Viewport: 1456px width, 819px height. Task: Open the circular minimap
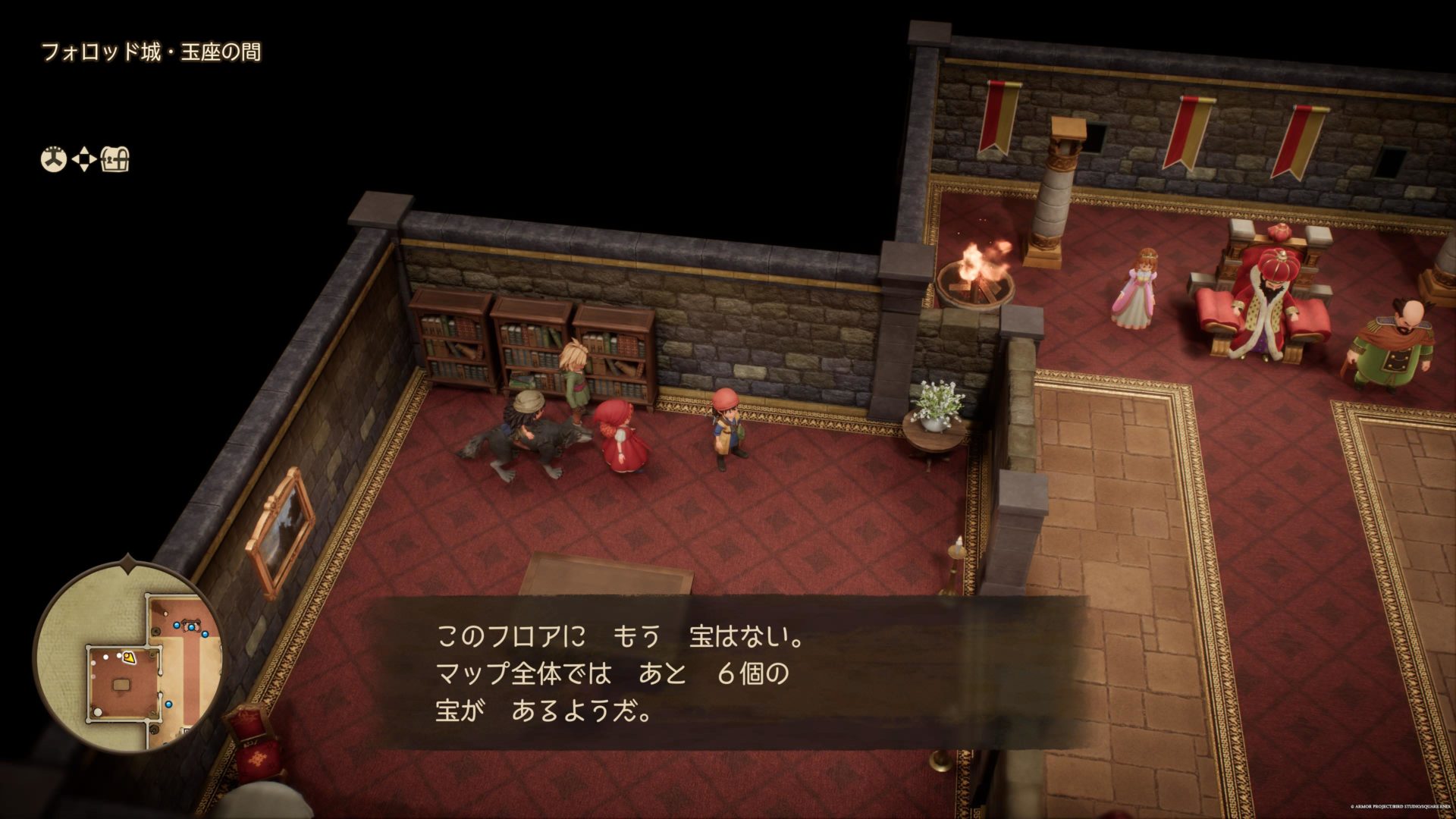pos(127,655)
